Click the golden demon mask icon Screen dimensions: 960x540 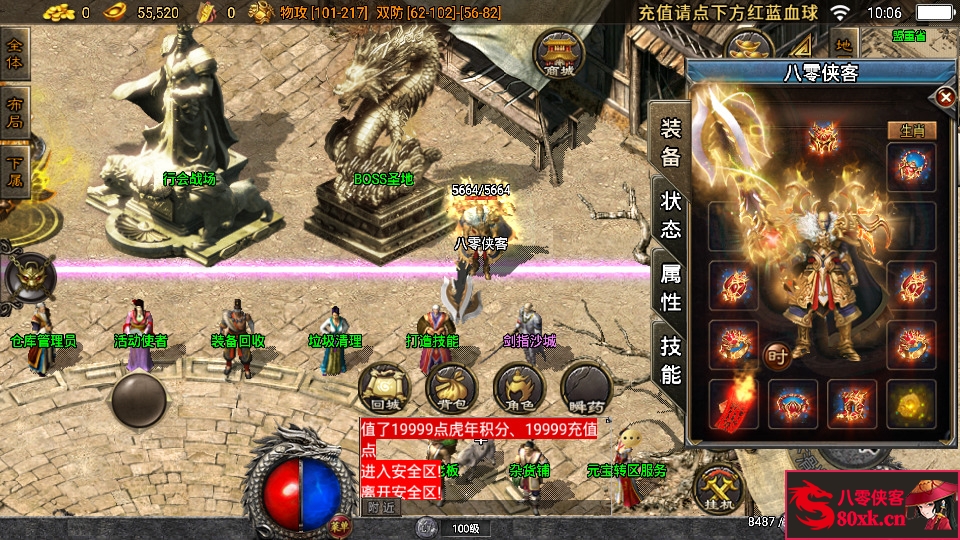coord(29,277)
